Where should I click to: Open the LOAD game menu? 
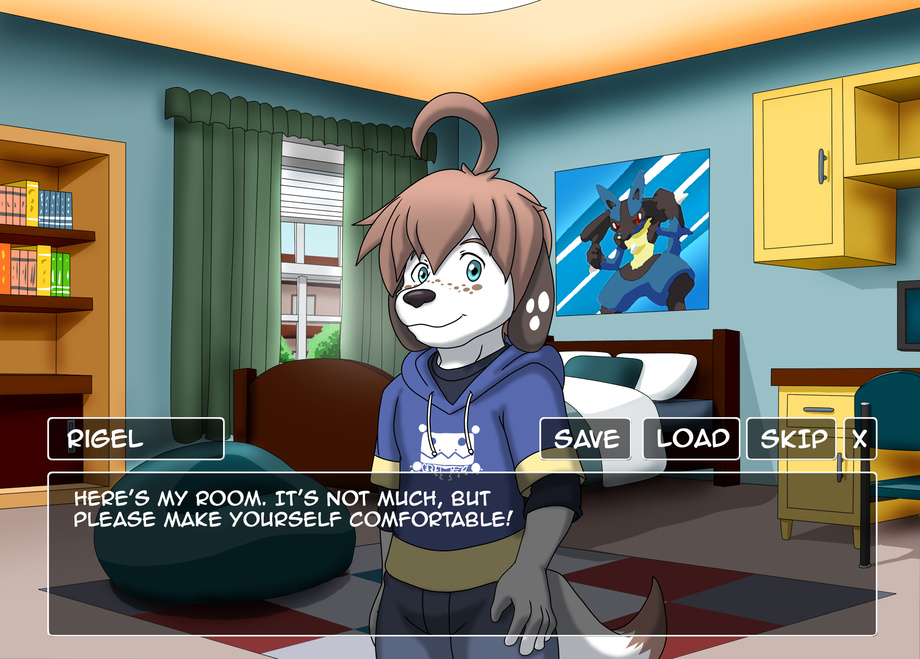point(692,438)
